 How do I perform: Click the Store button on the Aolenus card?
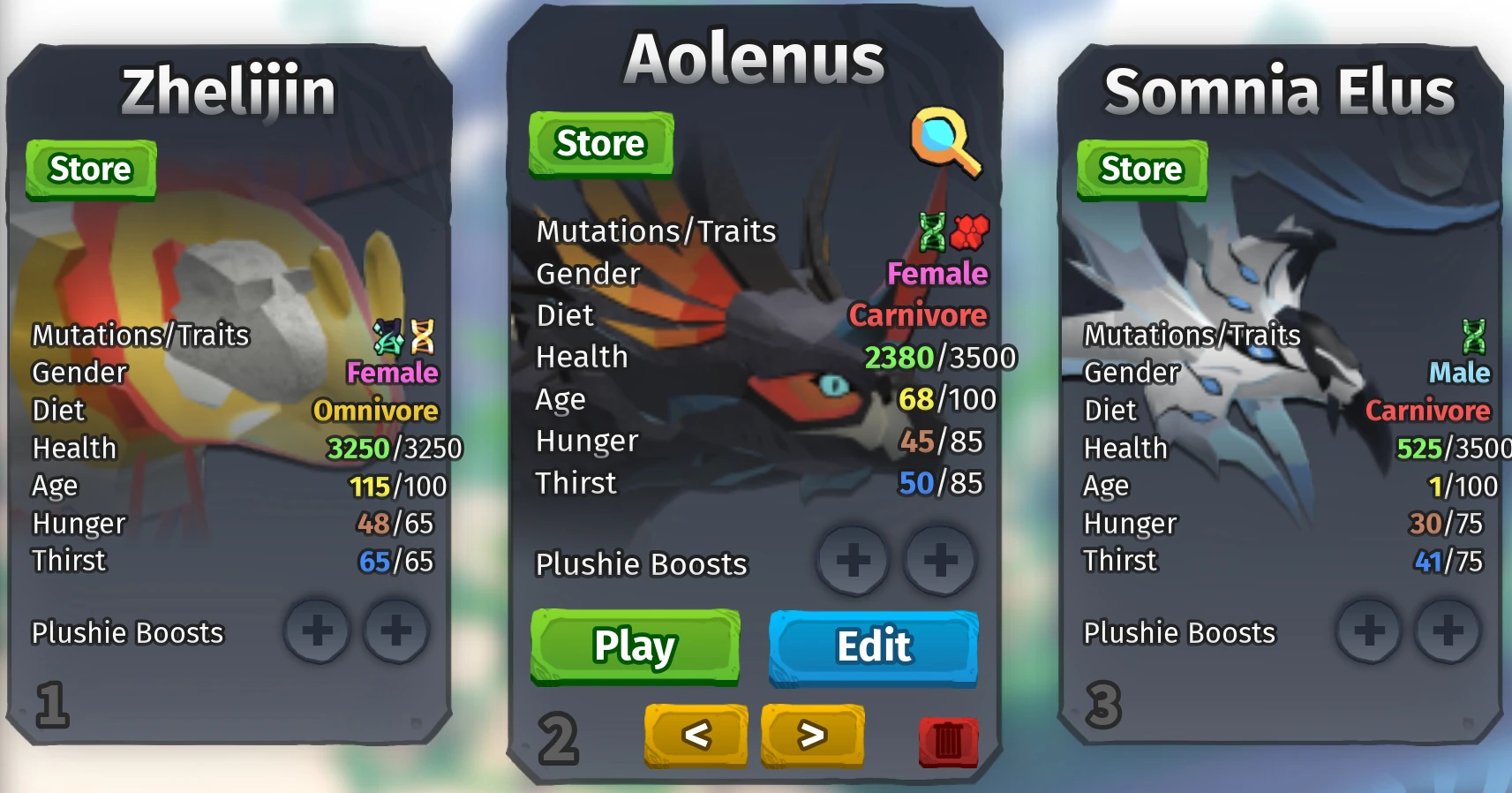pyautogui.click(x=600, y=142)
